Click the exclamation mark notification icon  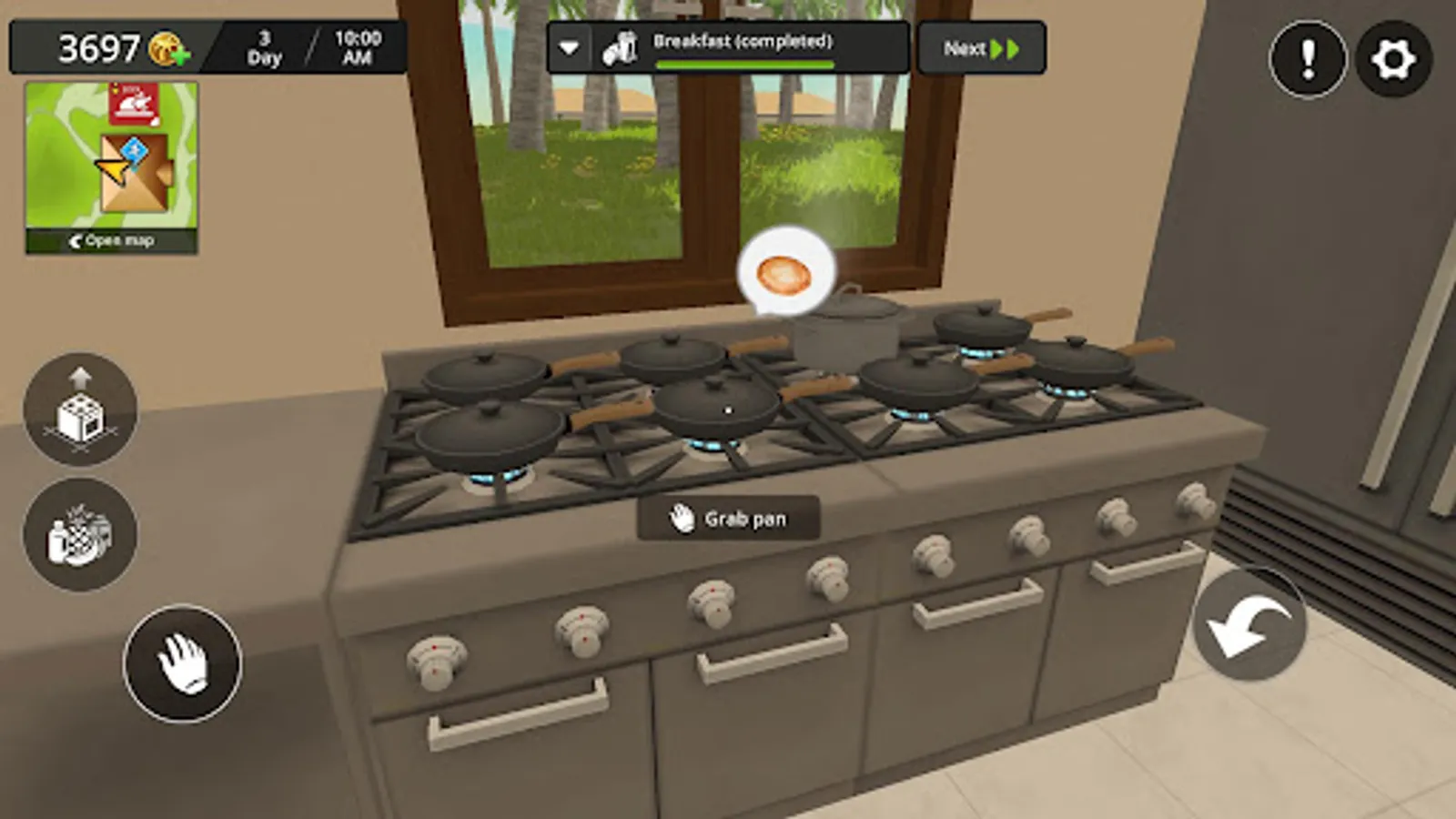tap(1308, 59)
